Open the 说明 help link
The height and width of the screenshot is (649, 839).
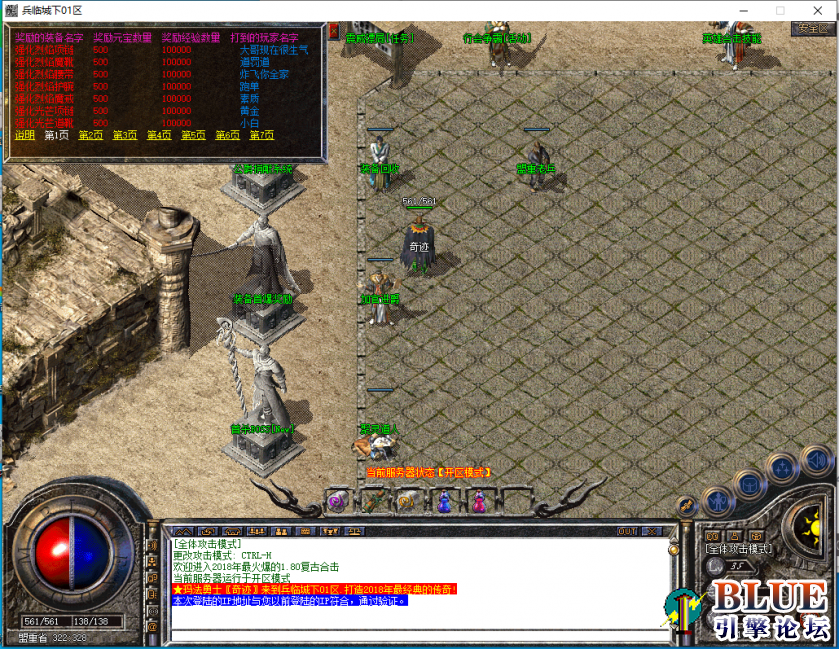coord(24,135)
